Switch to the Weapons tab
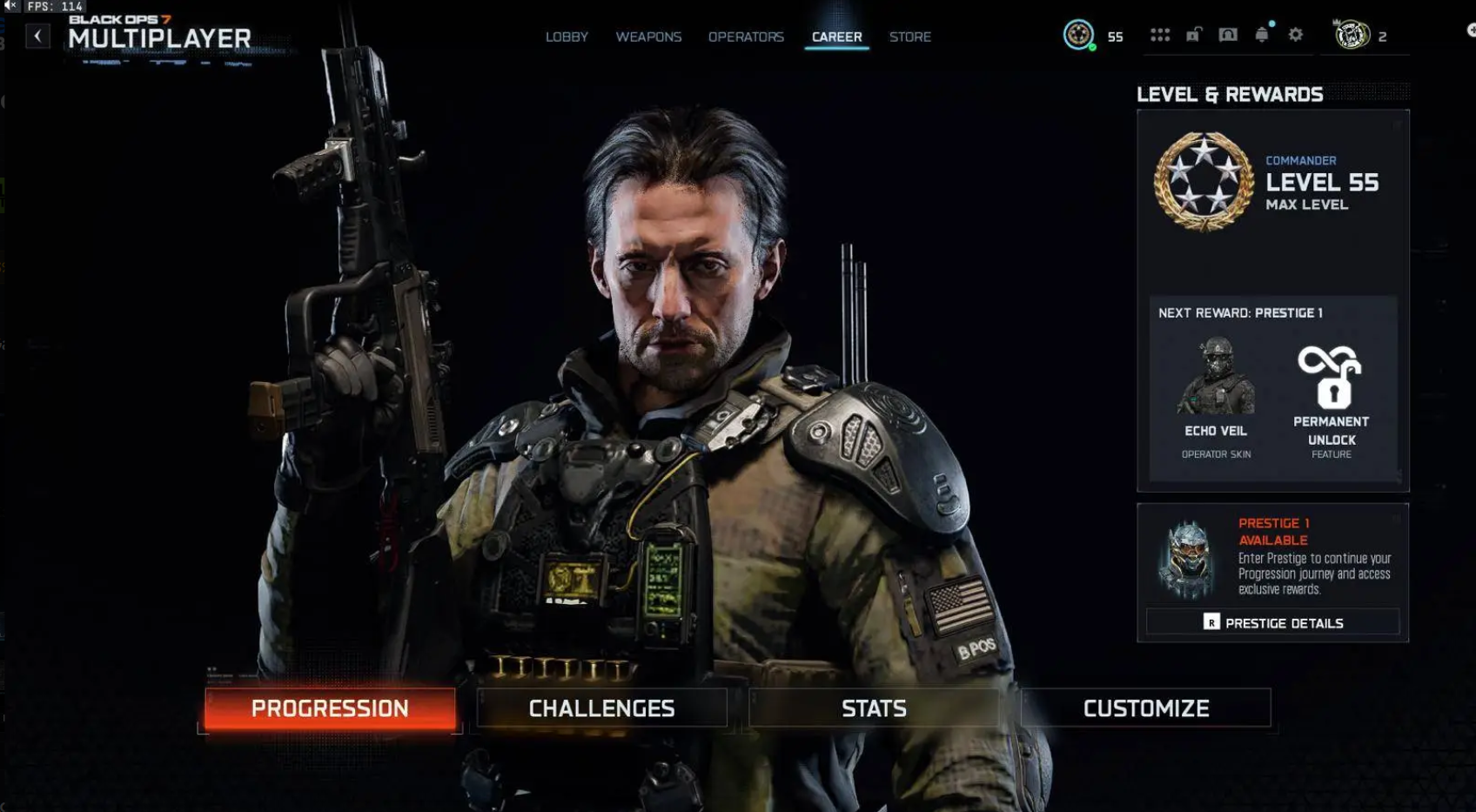 [x=649, y=37]
